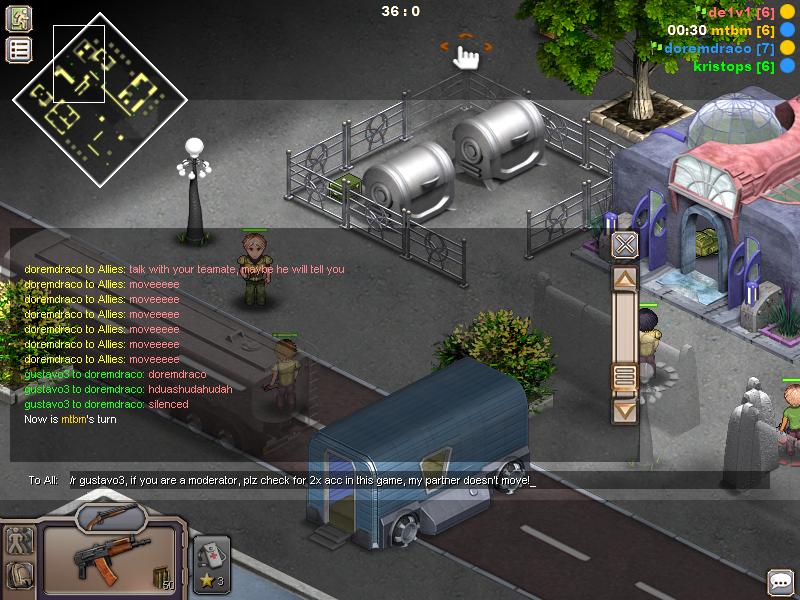Click the chat scrollbar handle

coord(625,377)
